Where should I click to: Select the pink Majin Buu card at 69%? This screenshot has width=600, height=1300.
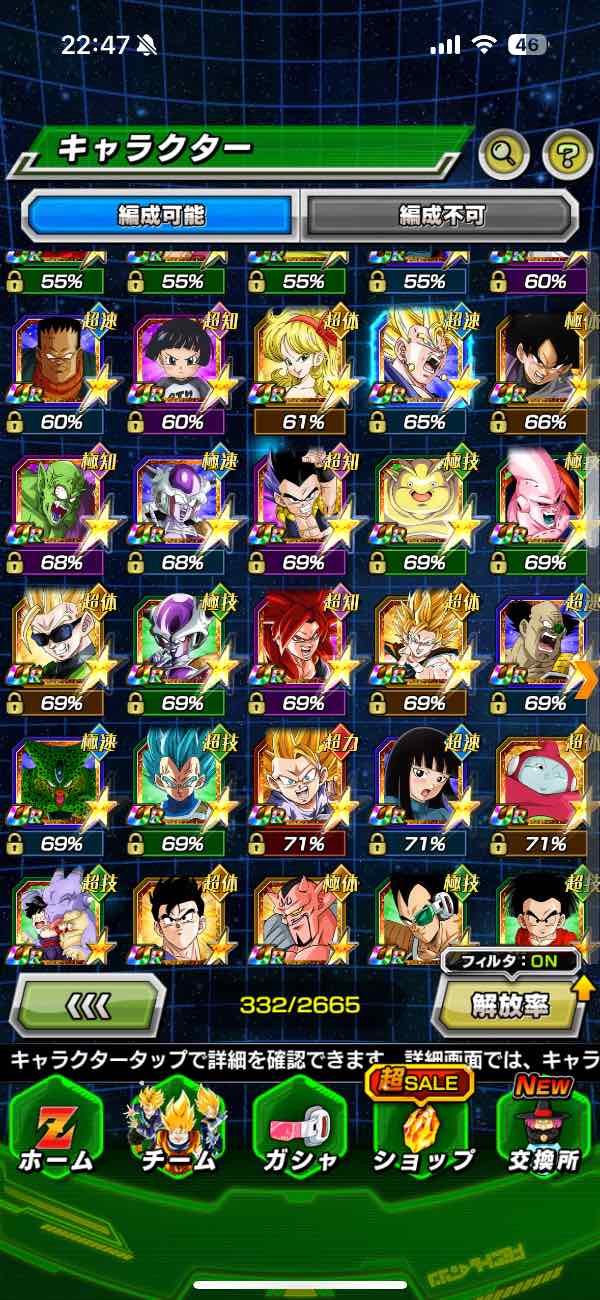coord(543,508)
